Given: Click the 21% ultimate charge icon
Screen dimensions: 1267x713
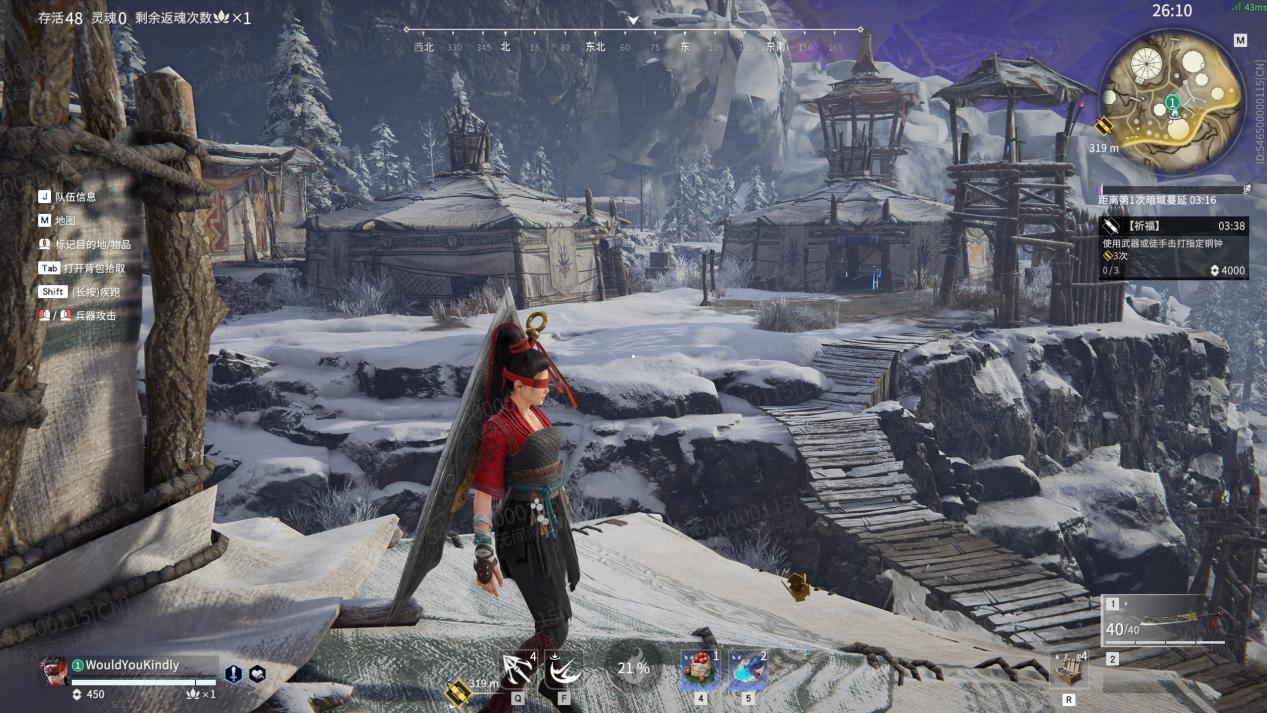Looking at the screenshot, I should 633,668.
